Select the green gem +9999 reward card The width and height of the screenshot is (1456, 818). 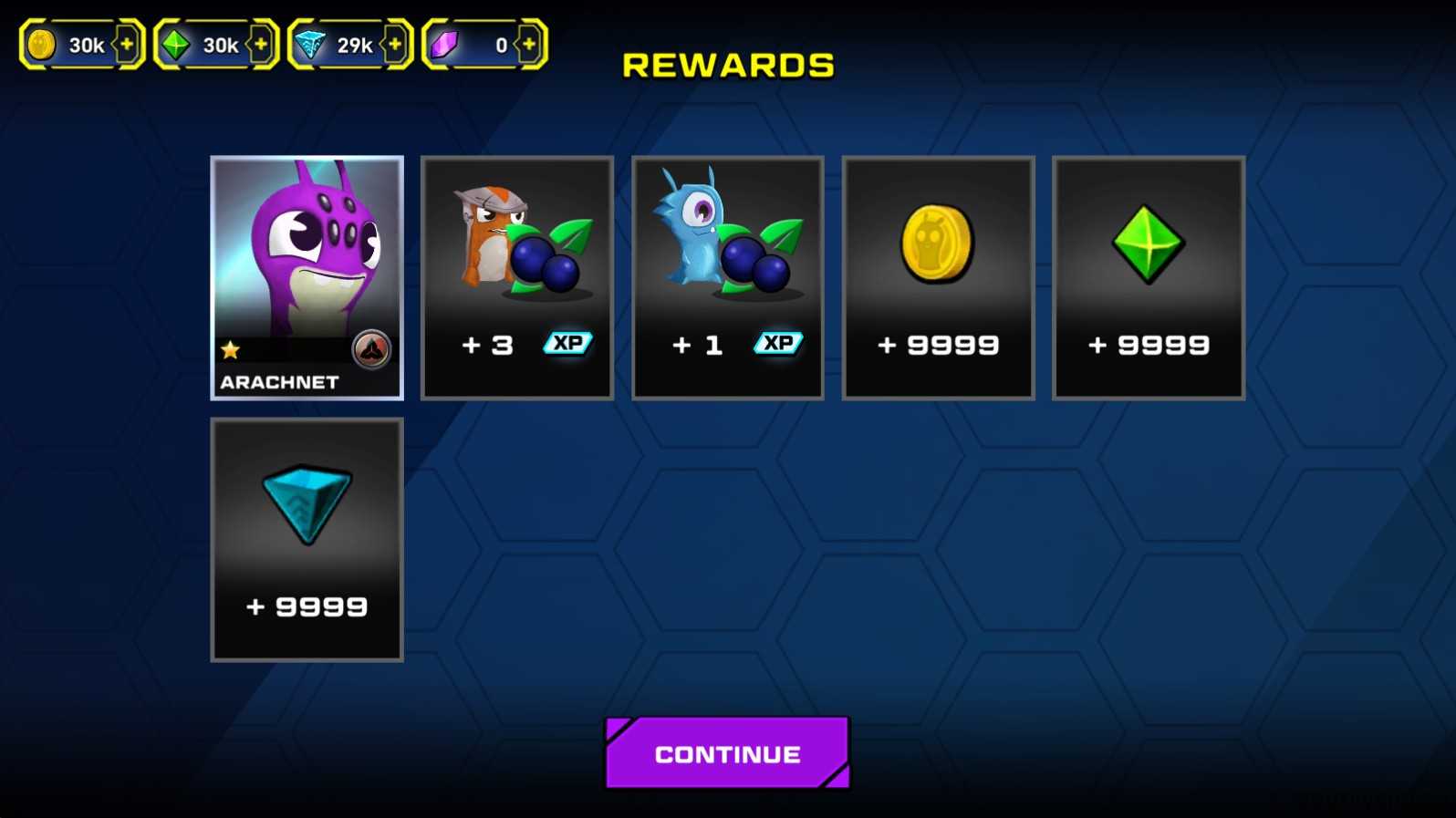1149,278
